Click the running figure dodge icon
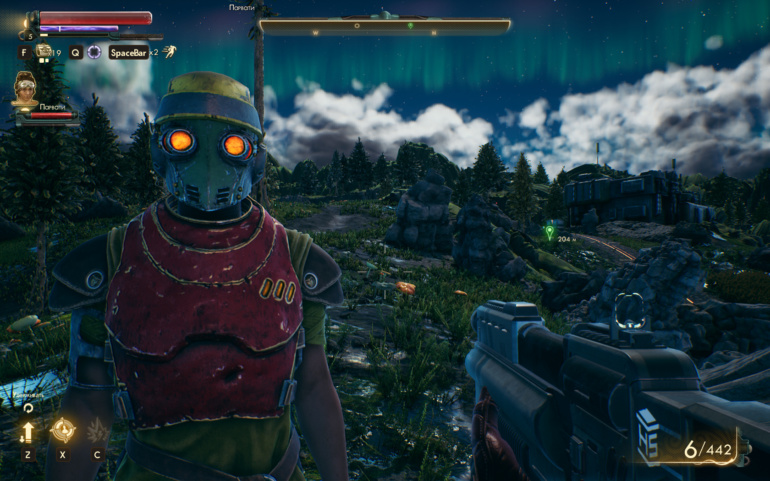This screenshot has height=481, width=770. pyautogui.click(x=170, y=51)
